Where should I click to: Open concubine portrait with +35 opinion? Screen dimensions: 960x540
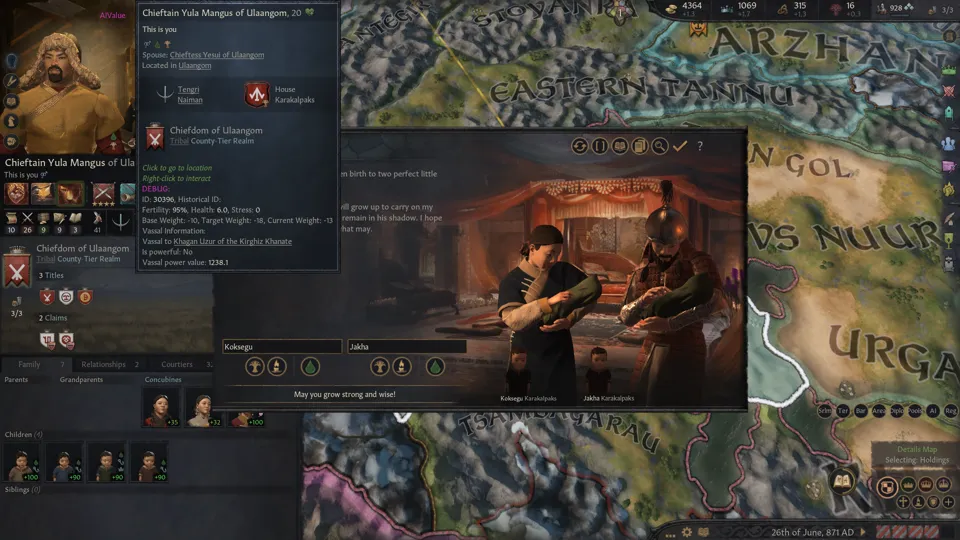point(158,405)
